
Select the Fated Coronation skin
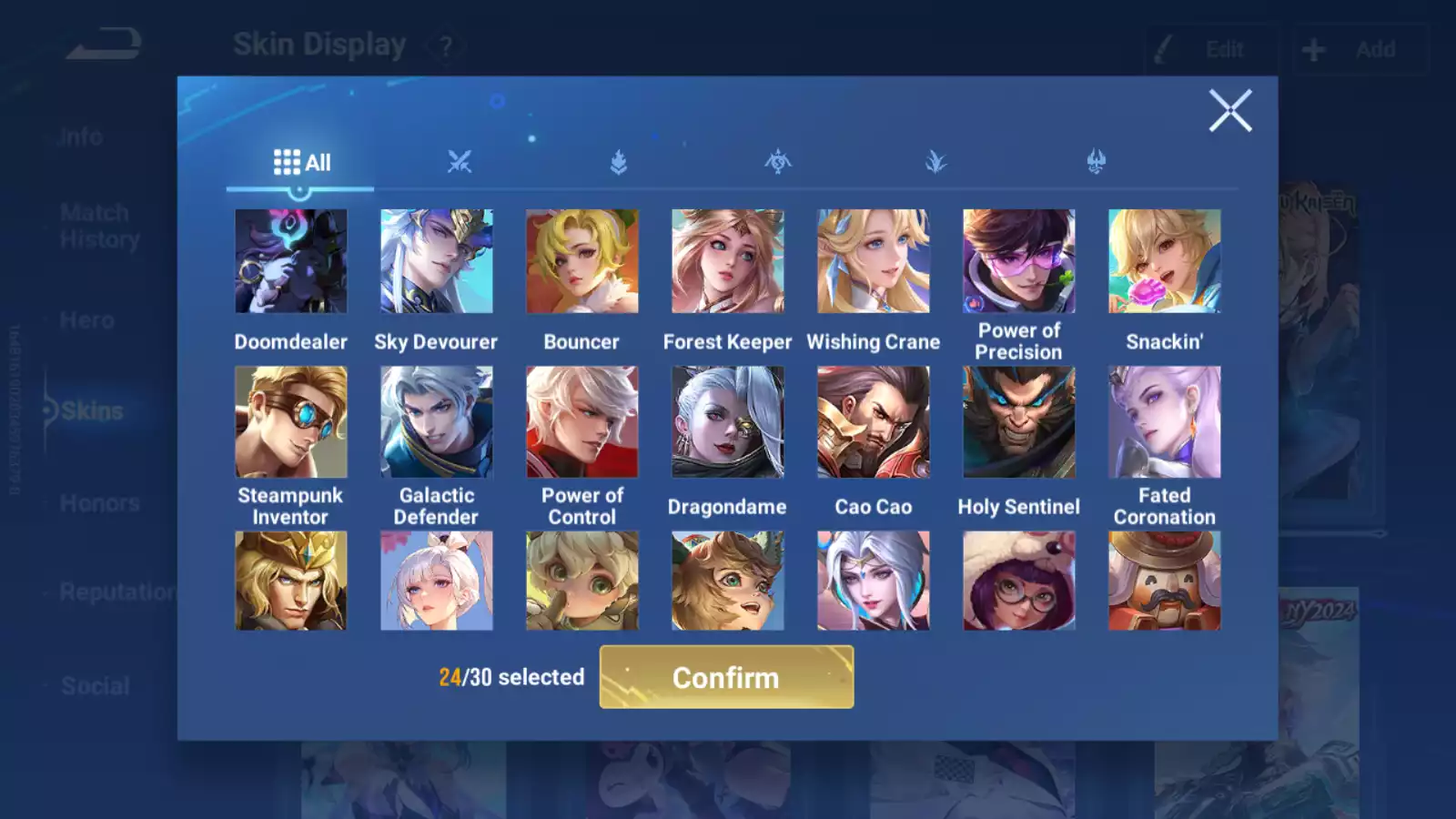tap(1165, 421)
